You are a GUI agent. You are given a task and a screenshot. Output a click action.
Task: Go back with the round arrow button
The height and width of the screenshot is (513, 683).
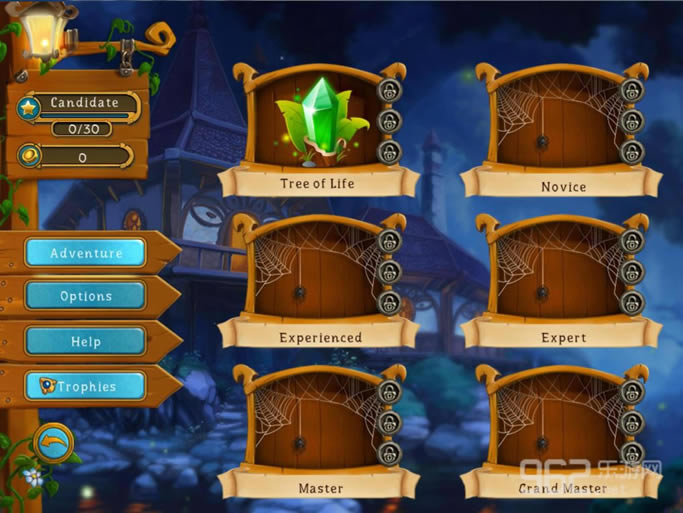pyautogui.click(x=51, y=442)
